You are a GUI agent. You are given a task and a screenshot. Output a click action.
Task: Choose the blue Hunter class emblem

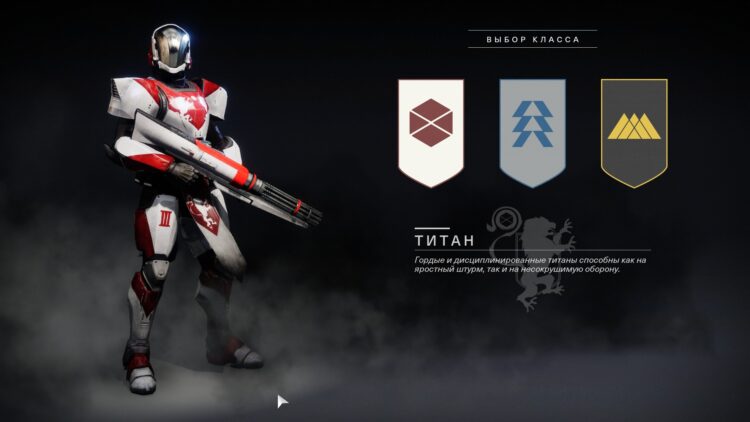point(532,130)
